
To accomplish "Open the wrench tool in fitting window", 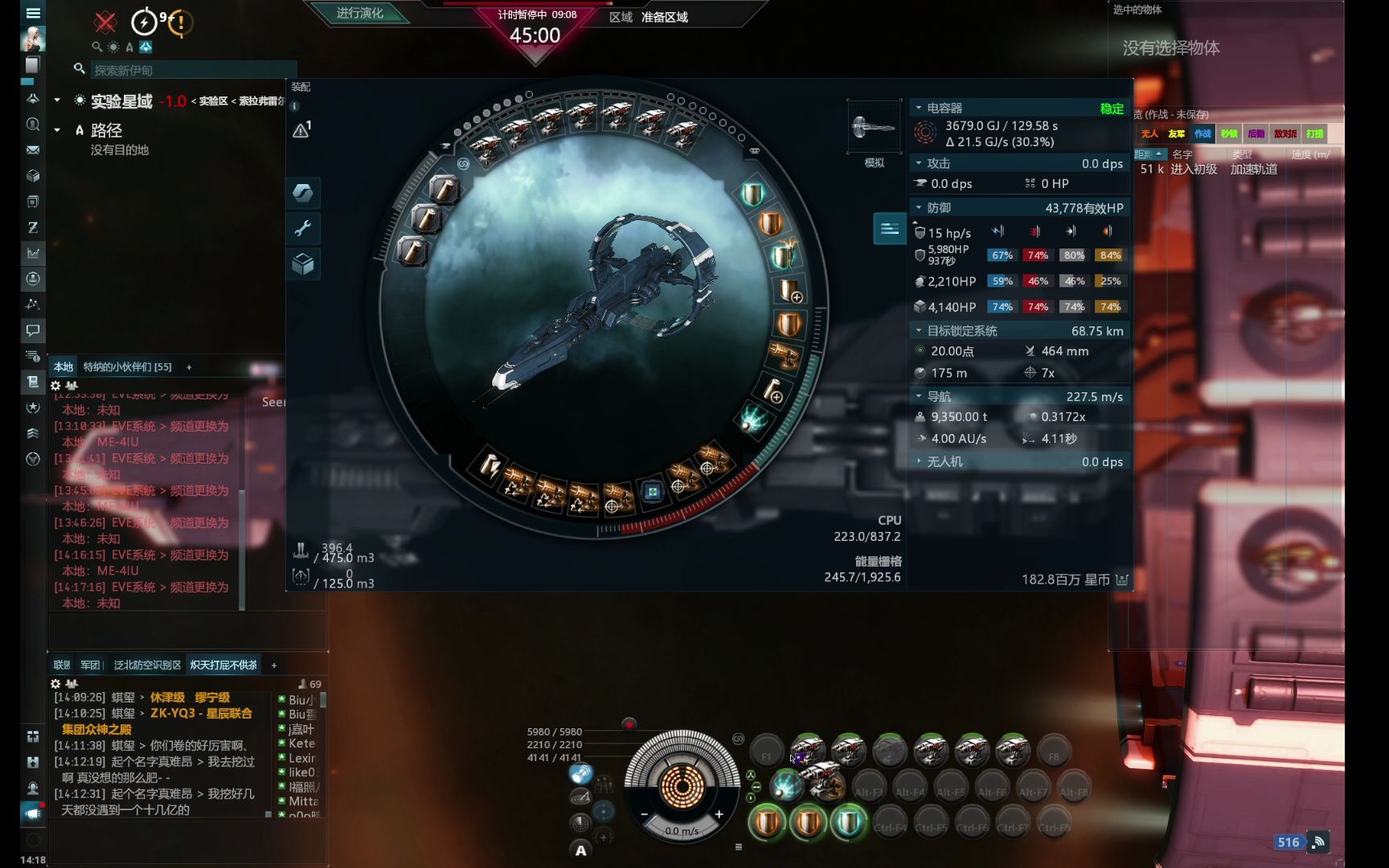I will tap(303, 229).
